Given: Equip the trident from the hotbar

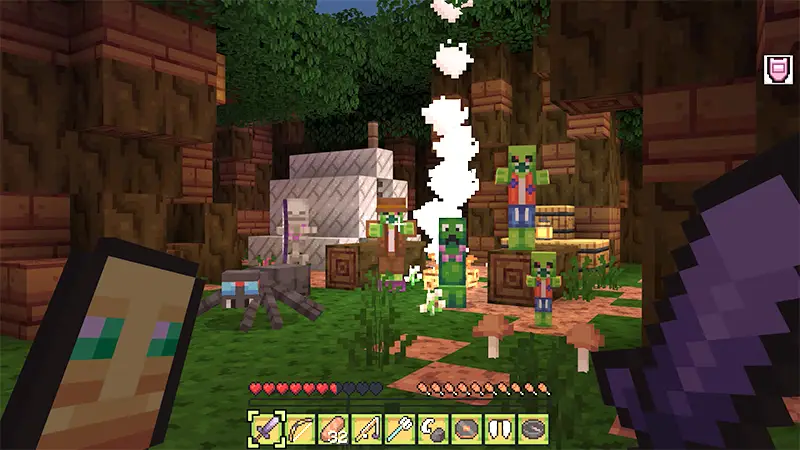Looking at the screenshot, I should point(400,428).
